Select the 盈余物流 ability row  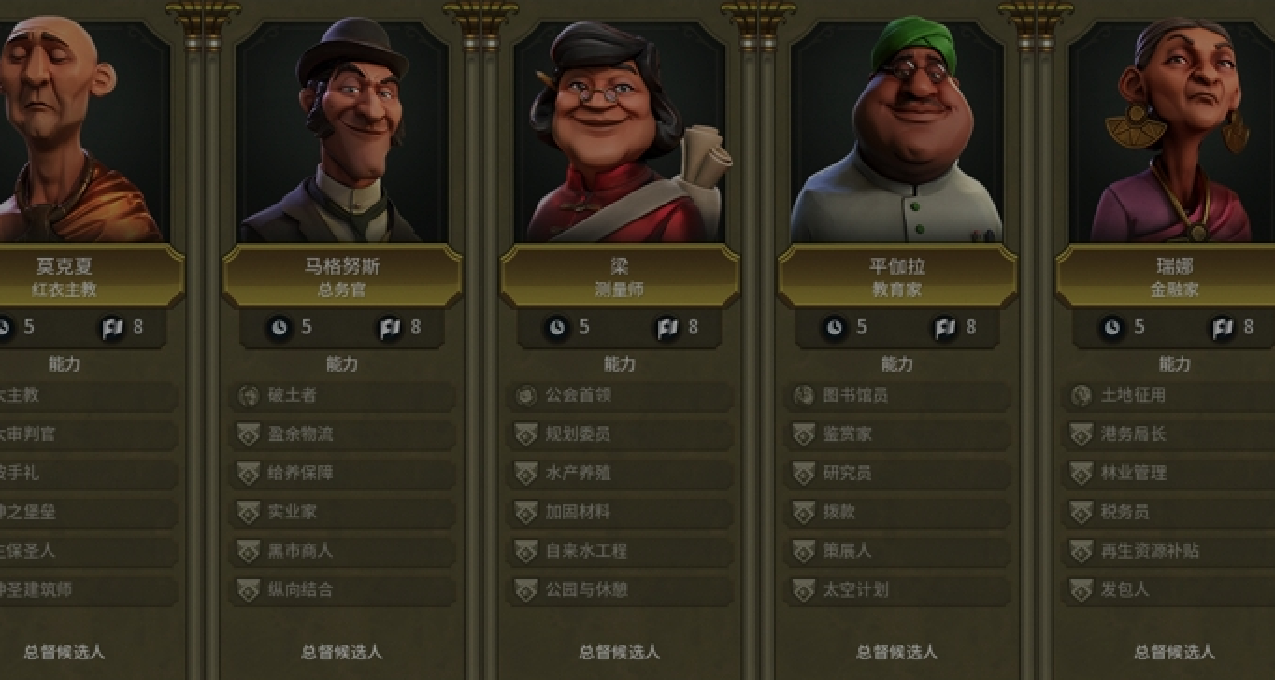(342, 435)
